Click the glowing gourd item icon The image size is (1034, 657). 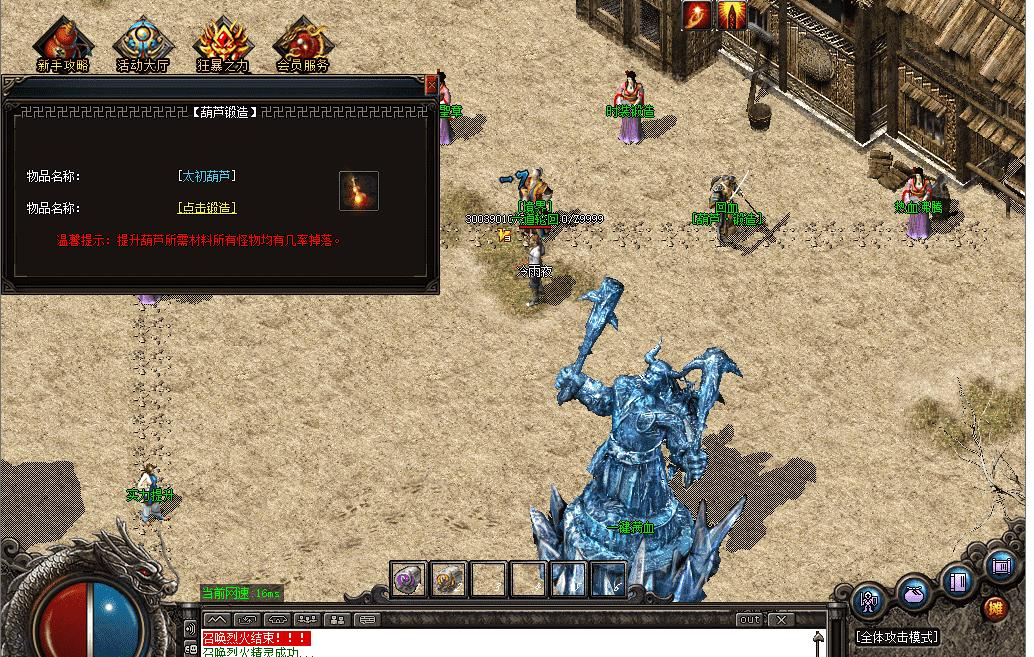pos(358,191)
